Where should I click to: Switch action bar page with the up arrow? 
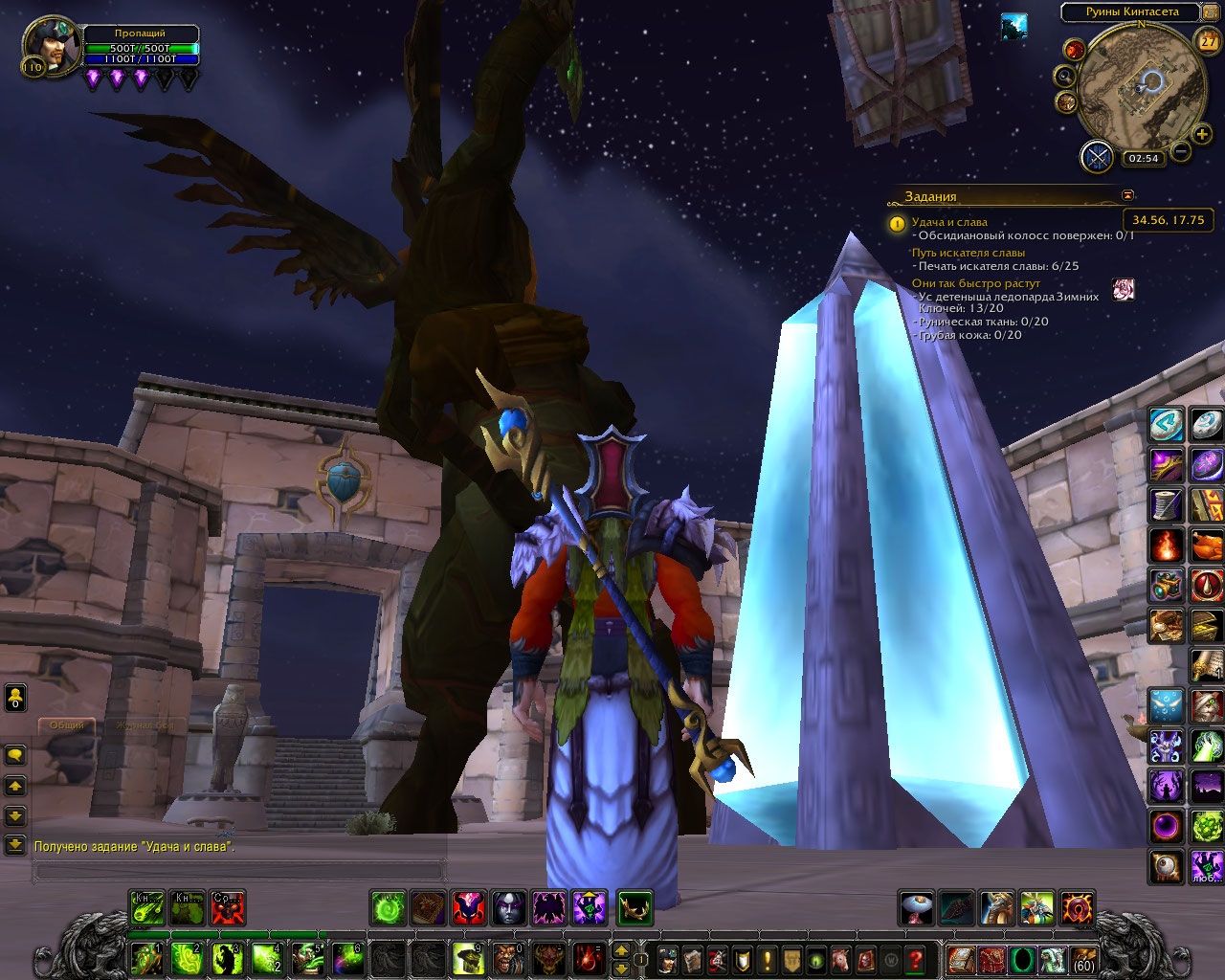pyautogui.click(x=621, y=949)
